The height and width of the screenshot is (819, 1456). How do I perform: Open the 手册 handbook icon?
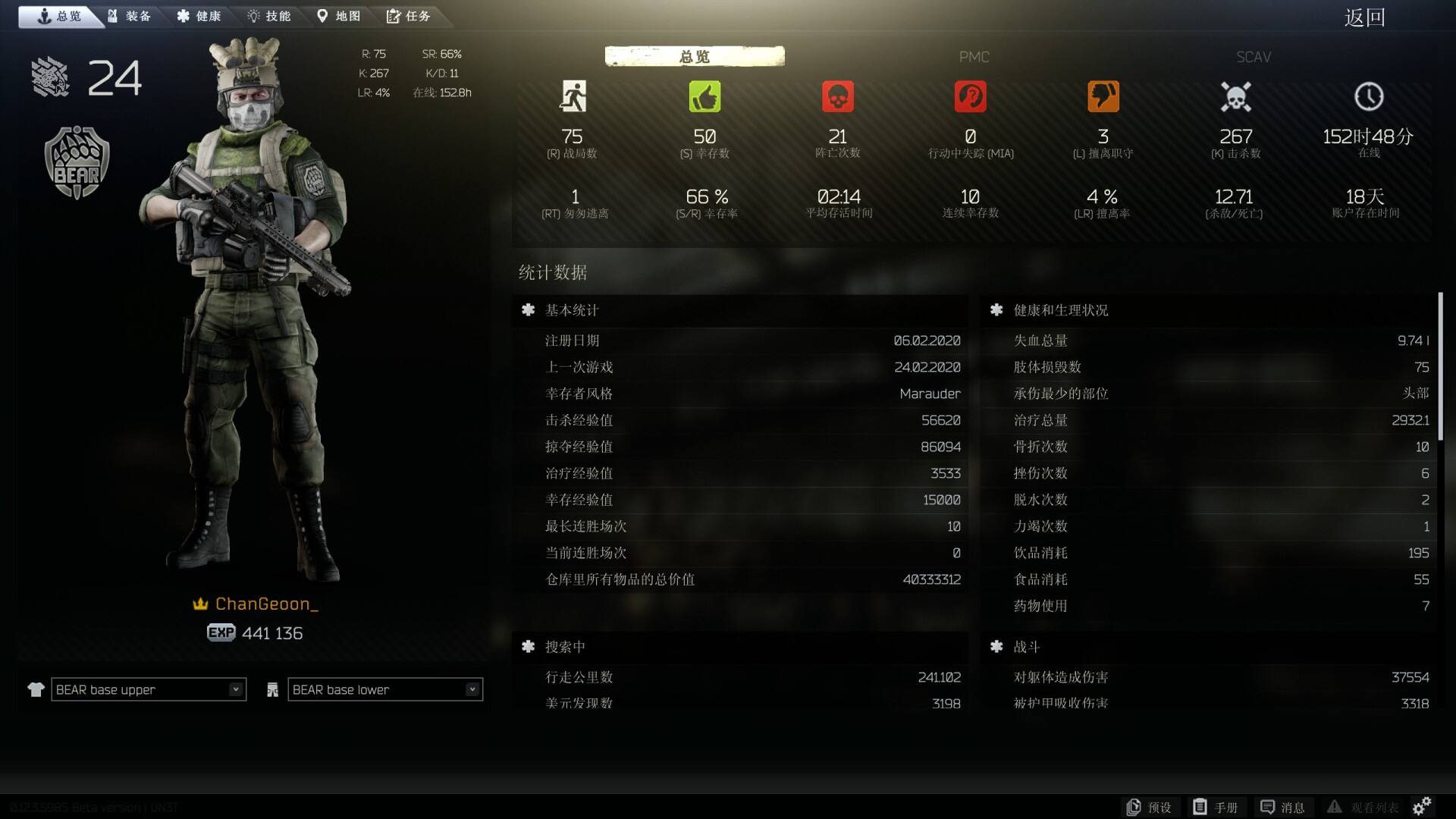(1201, 807)
